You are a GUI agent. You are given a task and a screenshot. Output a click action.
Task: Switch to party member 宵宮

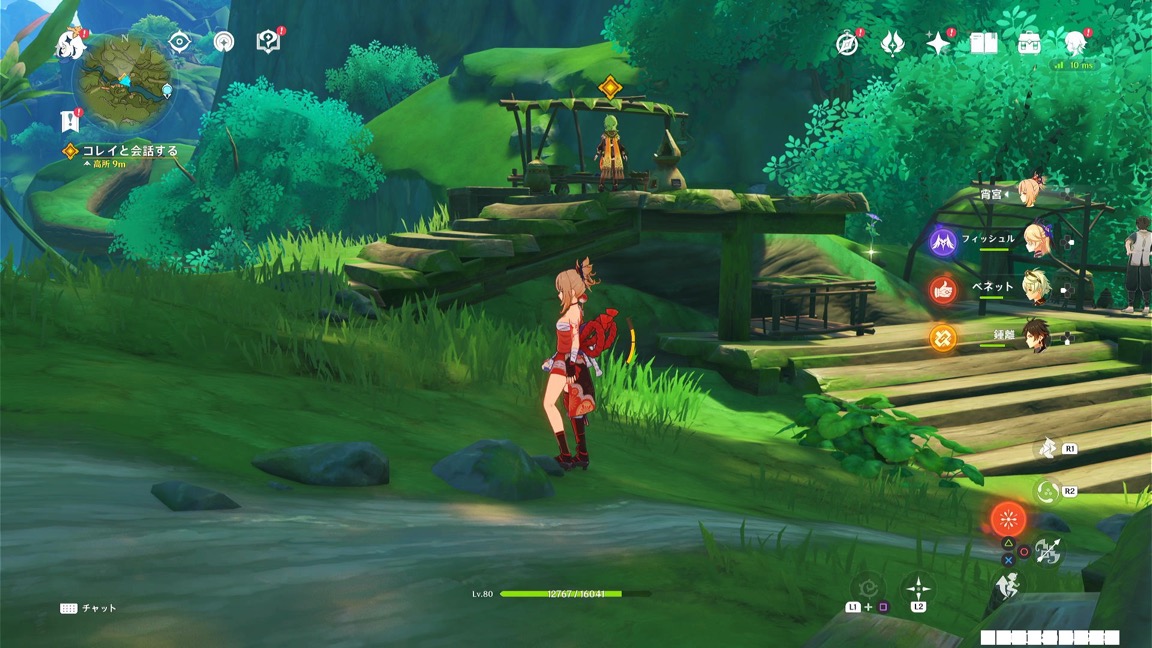(x=1028, y=193)
